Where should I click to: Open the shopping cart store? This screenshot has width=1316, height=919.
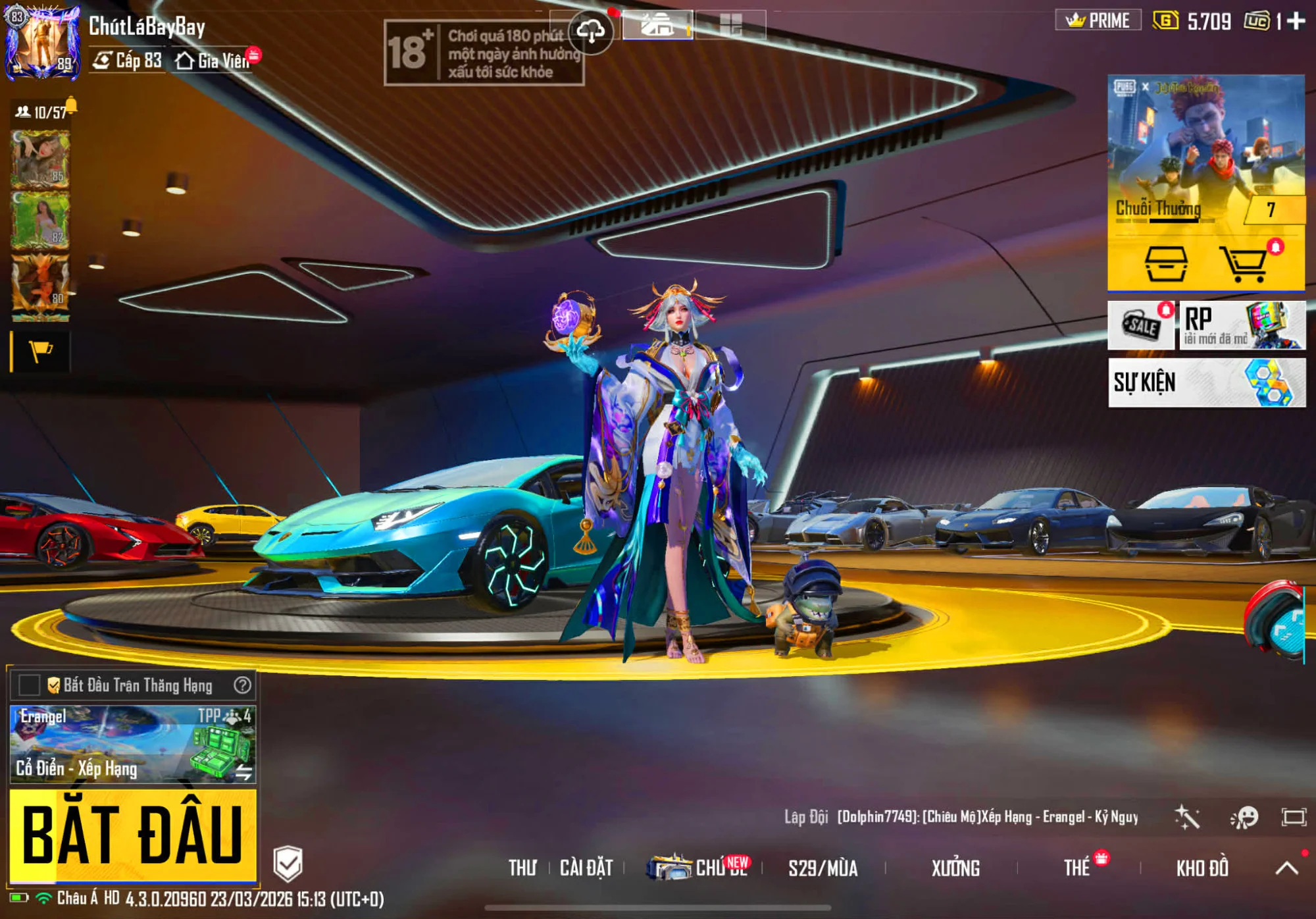(x=1243, y=264)
